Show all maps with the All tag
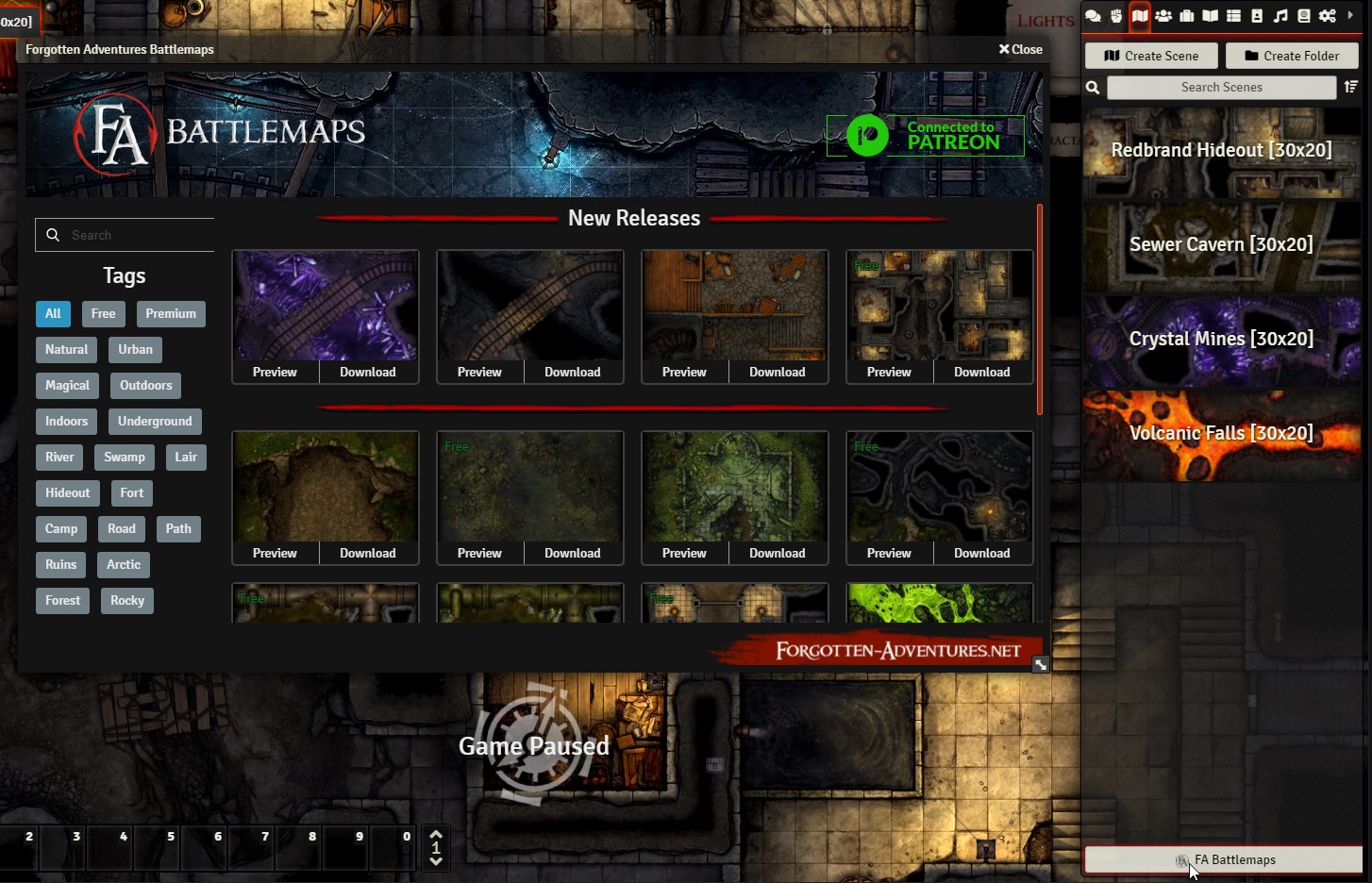The height and width of the screenshot is (883, 1372). coord(53,314)
